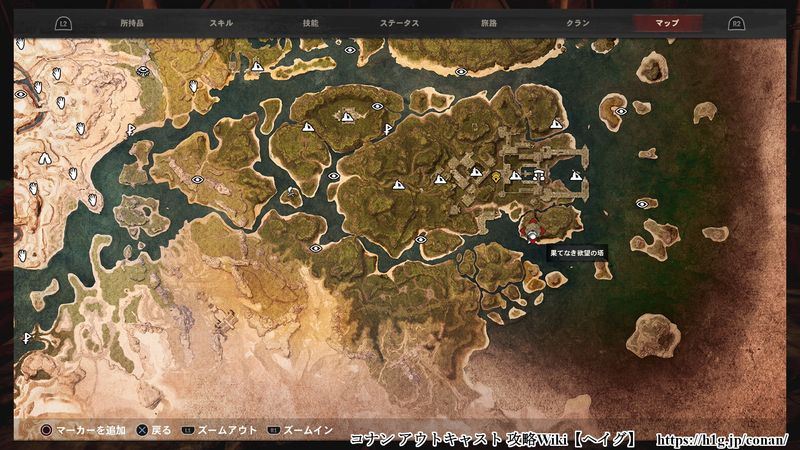This screenshot has width=800, height=450.
Task: Select the yellow marker in the ruined city
Action: coord(496,176)
